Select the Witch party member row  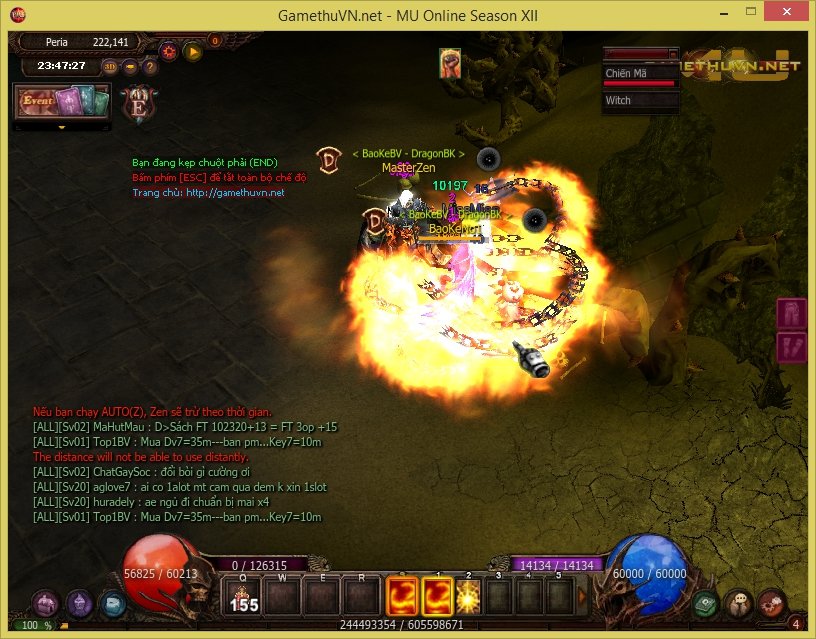pos(641,101)
